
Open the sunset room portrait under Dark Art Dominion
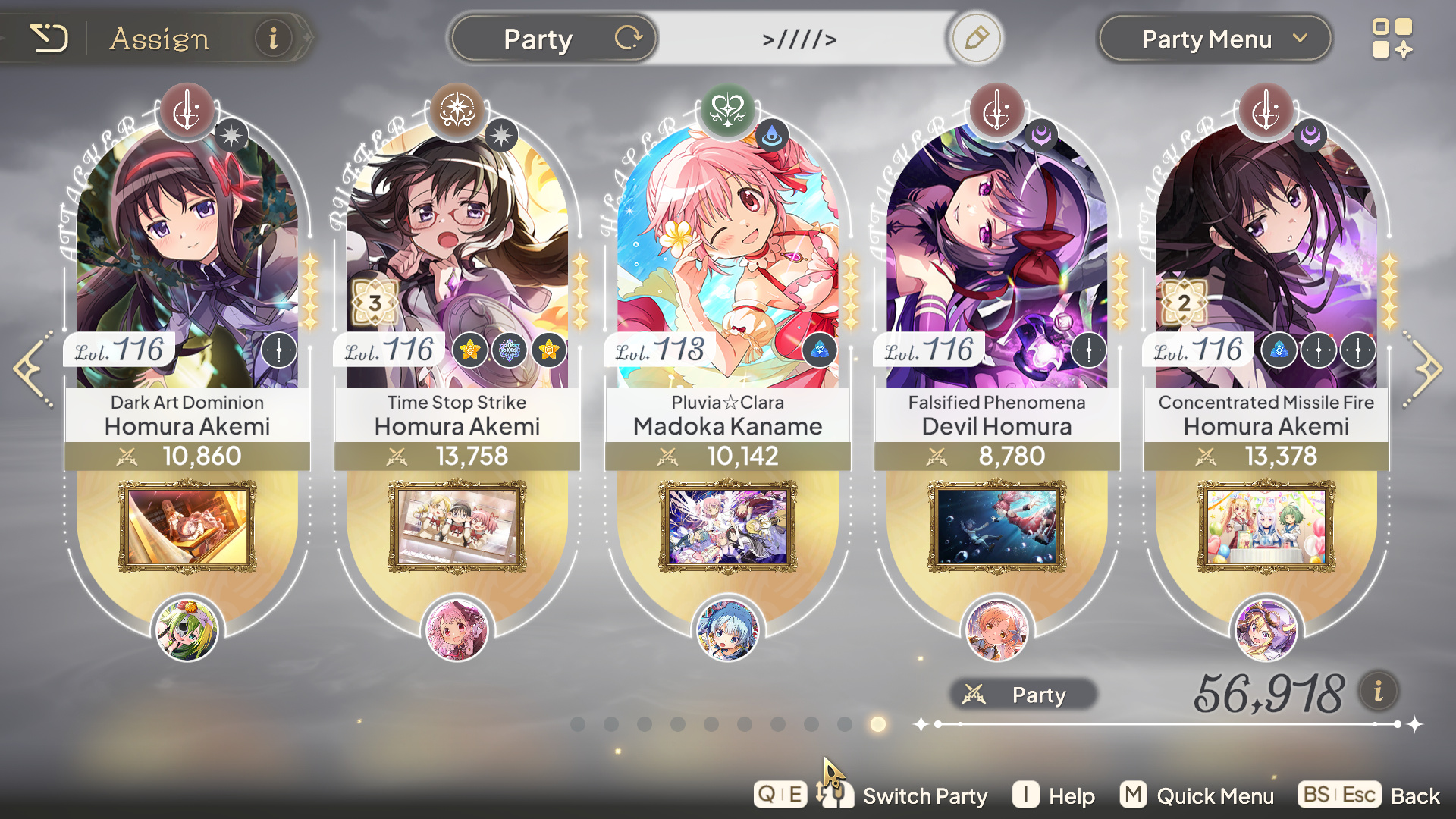tap(187, 526)
